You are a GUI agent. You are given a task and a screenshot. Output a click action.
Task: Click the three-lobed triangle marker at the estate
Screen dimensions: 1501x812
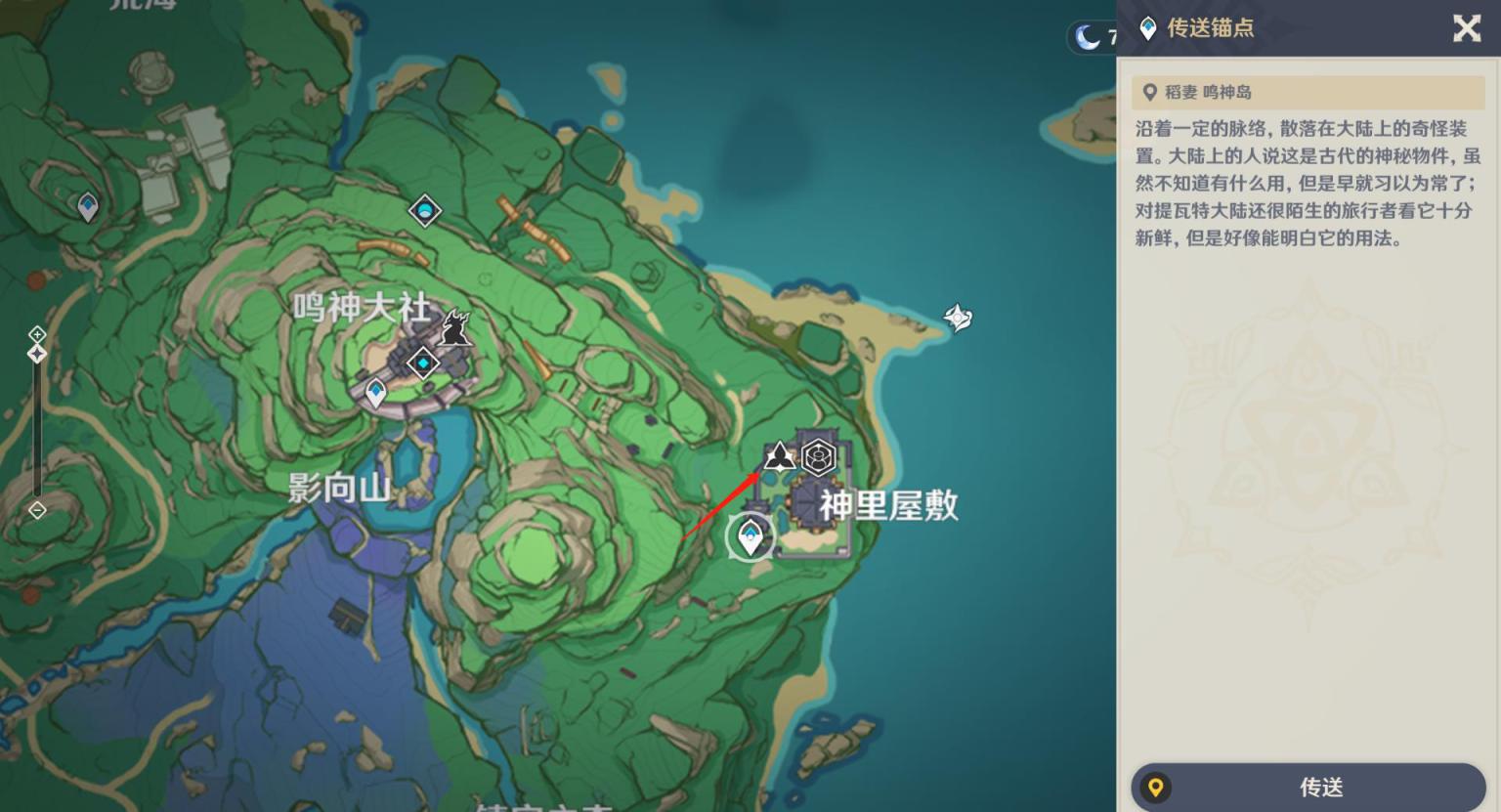[x=779, y=455]
